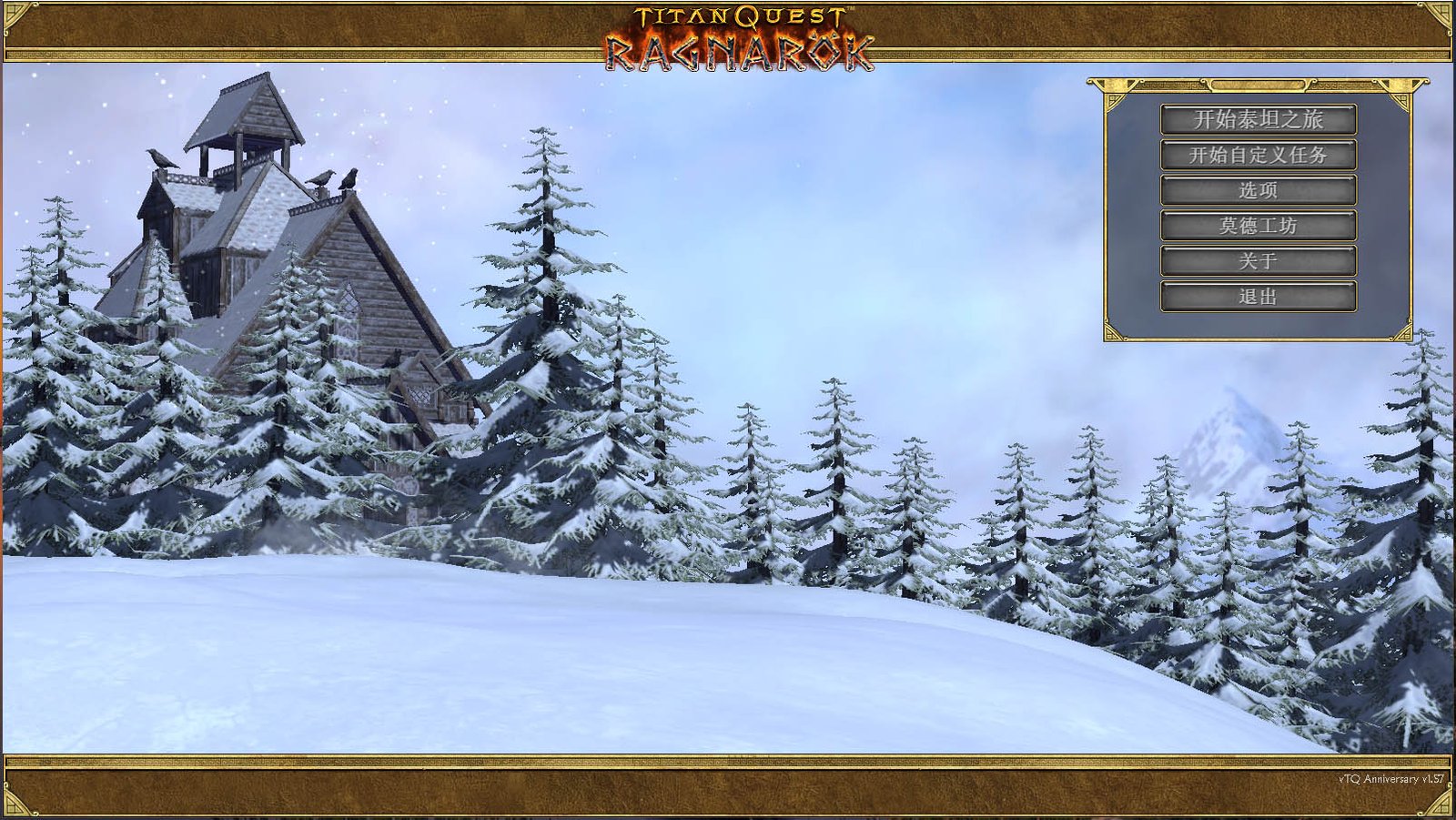Click 关于 to view game information
The height and width of the screenshot is (820, 1456).
coord(1258,261)
